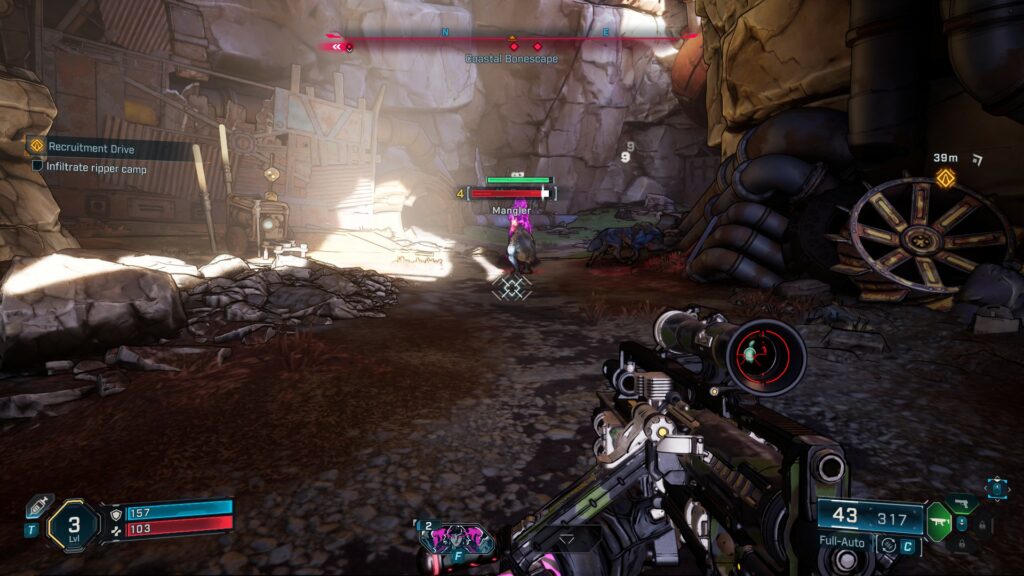
Task: Open the level 3 character badge
Action: point(73,525)
